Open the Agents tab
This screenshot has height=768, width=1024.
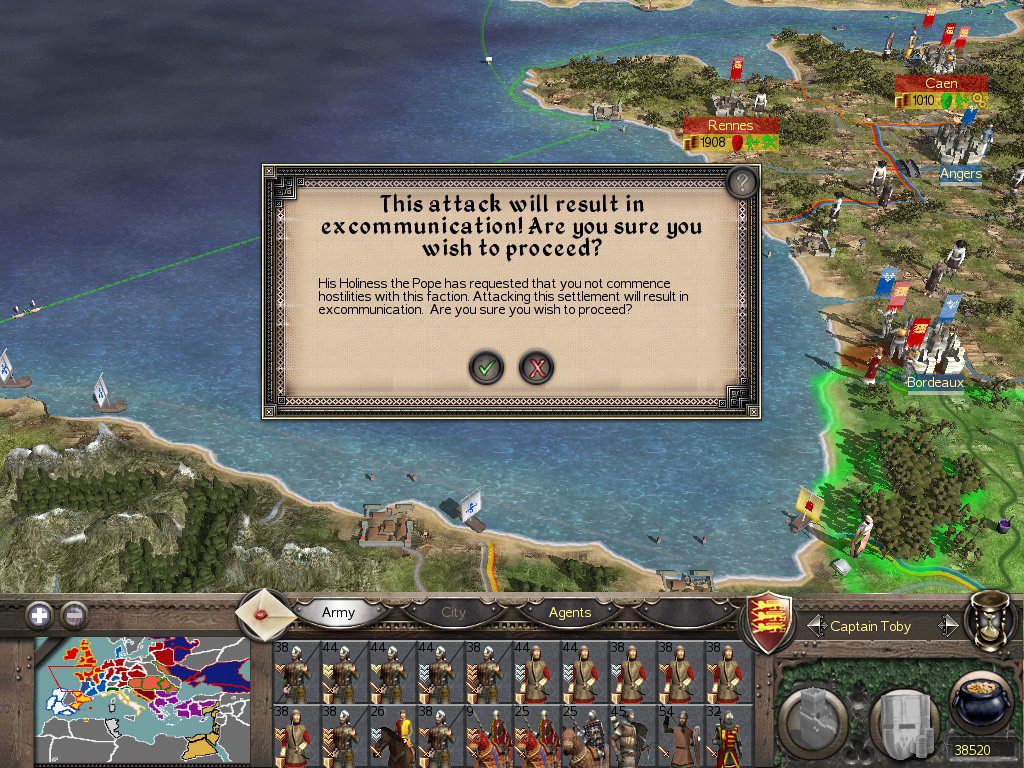[570, 612]
